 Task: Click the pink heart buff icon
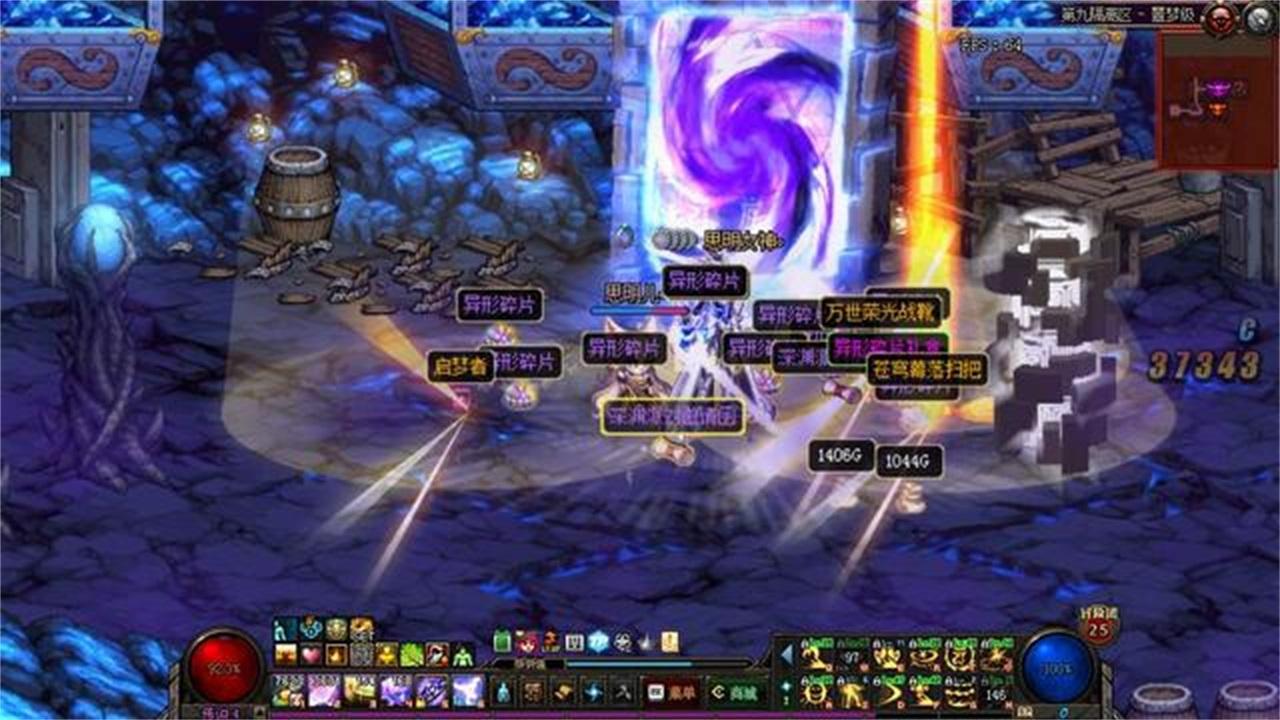click(x=310, y=654)
